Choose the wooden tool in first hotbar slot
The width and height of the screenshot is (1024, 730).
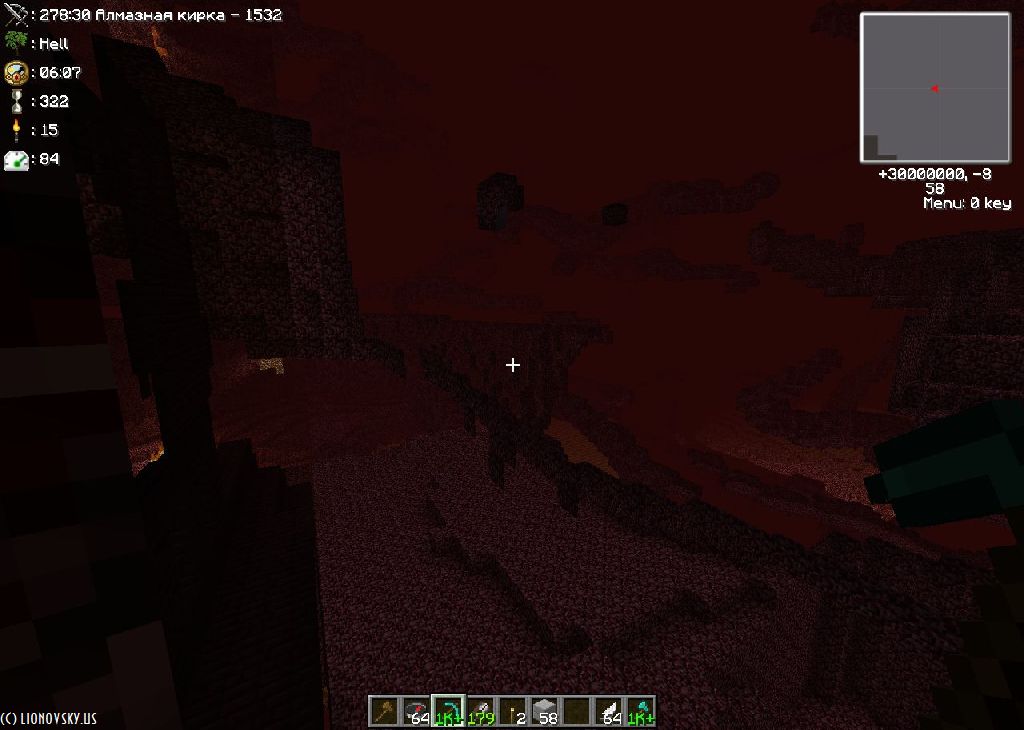(x=384, y=711)
